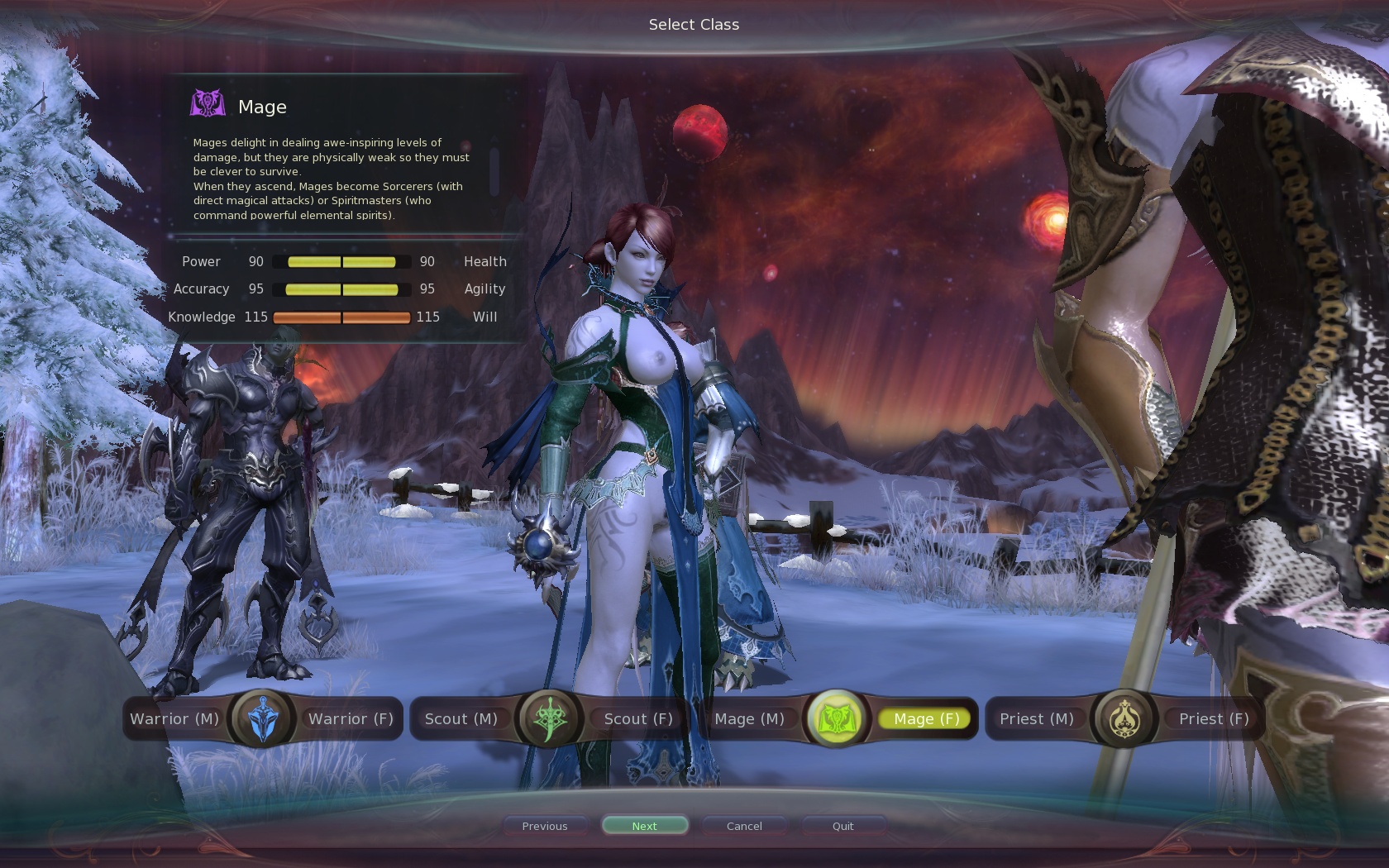Click the green Scout class emblem
The width and height of the screenshot is (1389, 868).
[x=549, y=718]
